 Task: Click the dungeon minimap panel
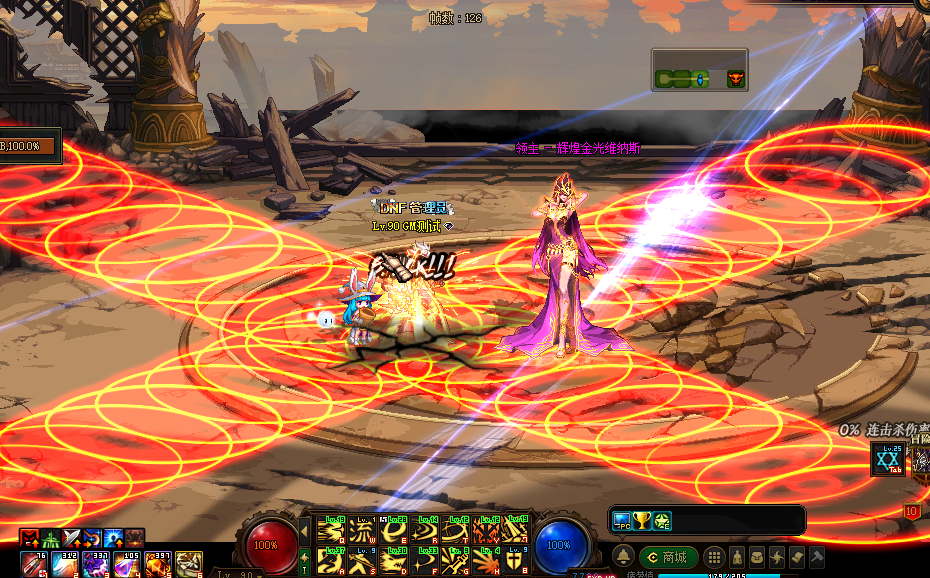tap(699, 71)
